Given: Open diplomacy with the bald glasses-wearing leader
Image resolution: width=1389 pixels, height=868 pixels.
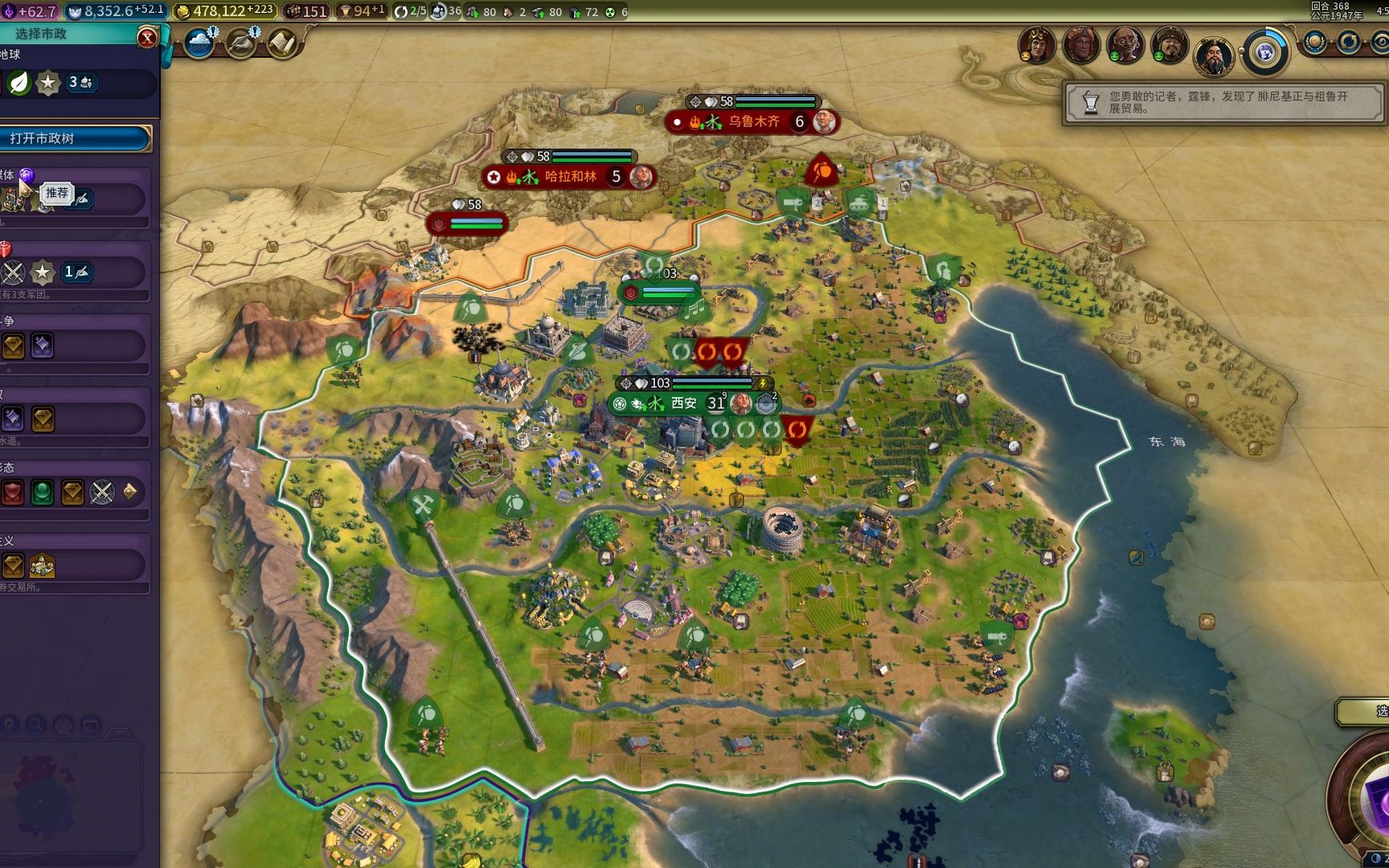Looking at the screenshot, I should pyautogui.click(x=1125, y=44).
